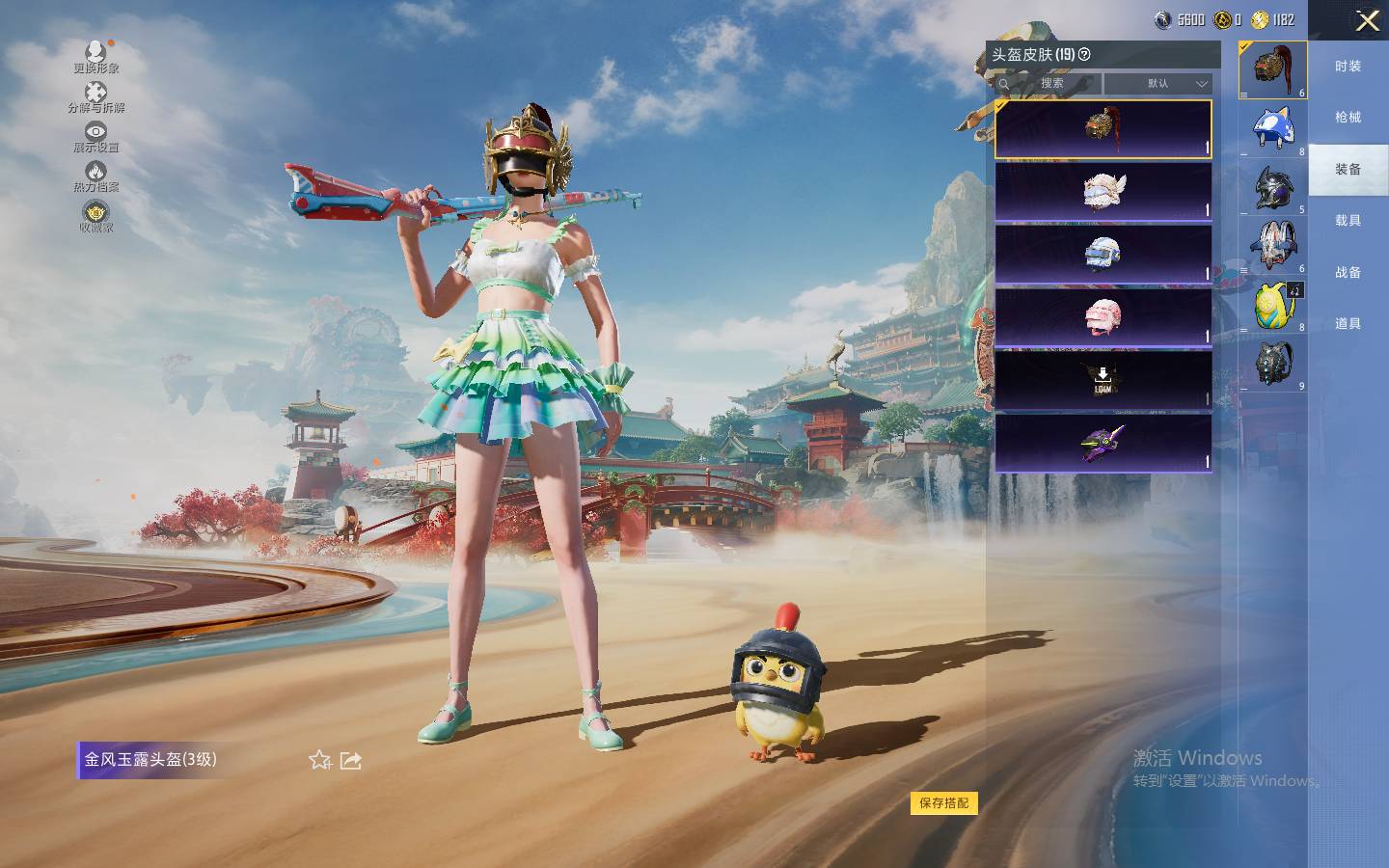
Task: Select the blue-and-white goggles helmet skin
Action: (x=1103, y=254)
